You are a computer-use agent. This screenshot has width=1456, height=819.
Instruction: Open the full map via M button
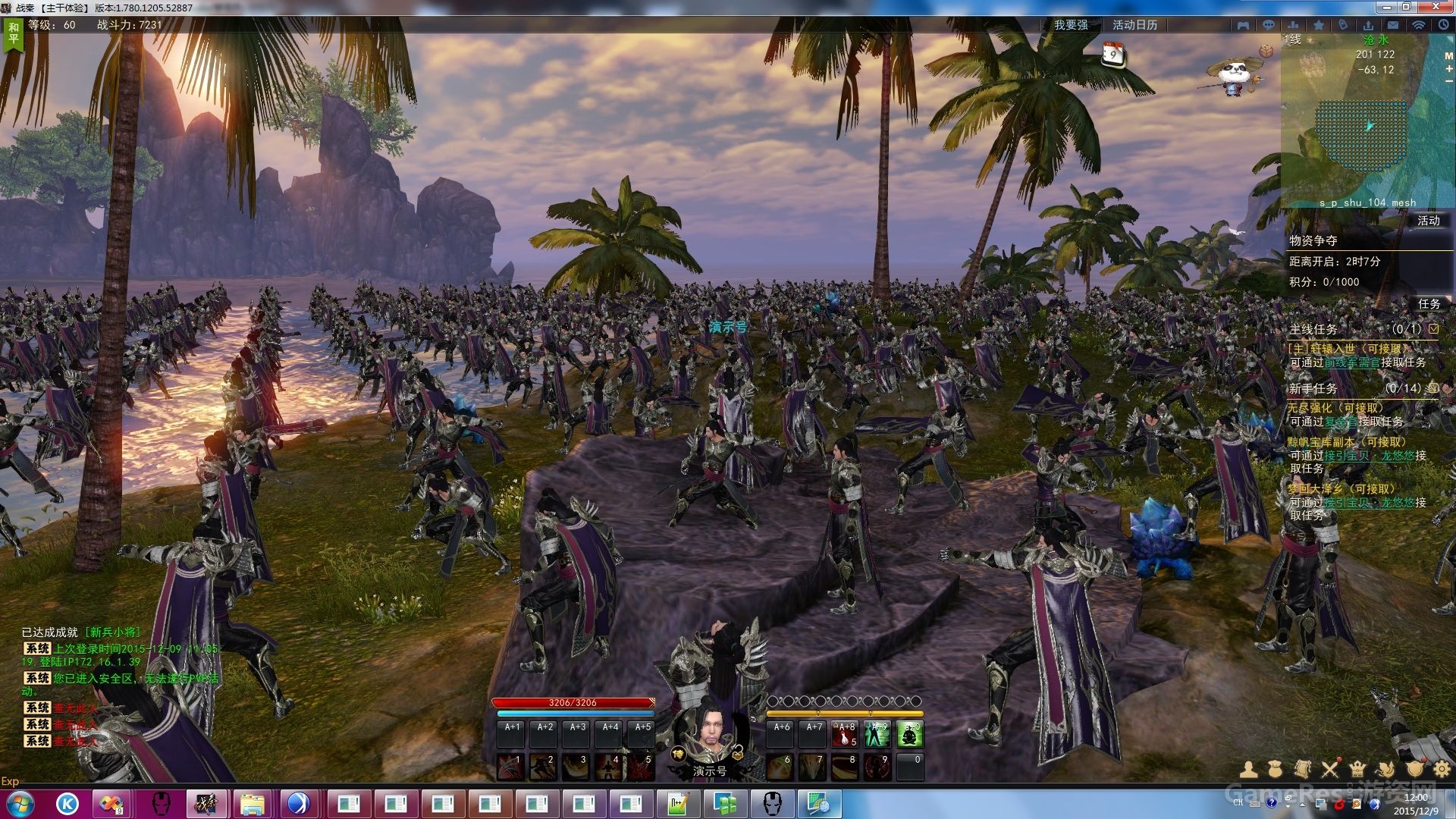pos(1448,56)
